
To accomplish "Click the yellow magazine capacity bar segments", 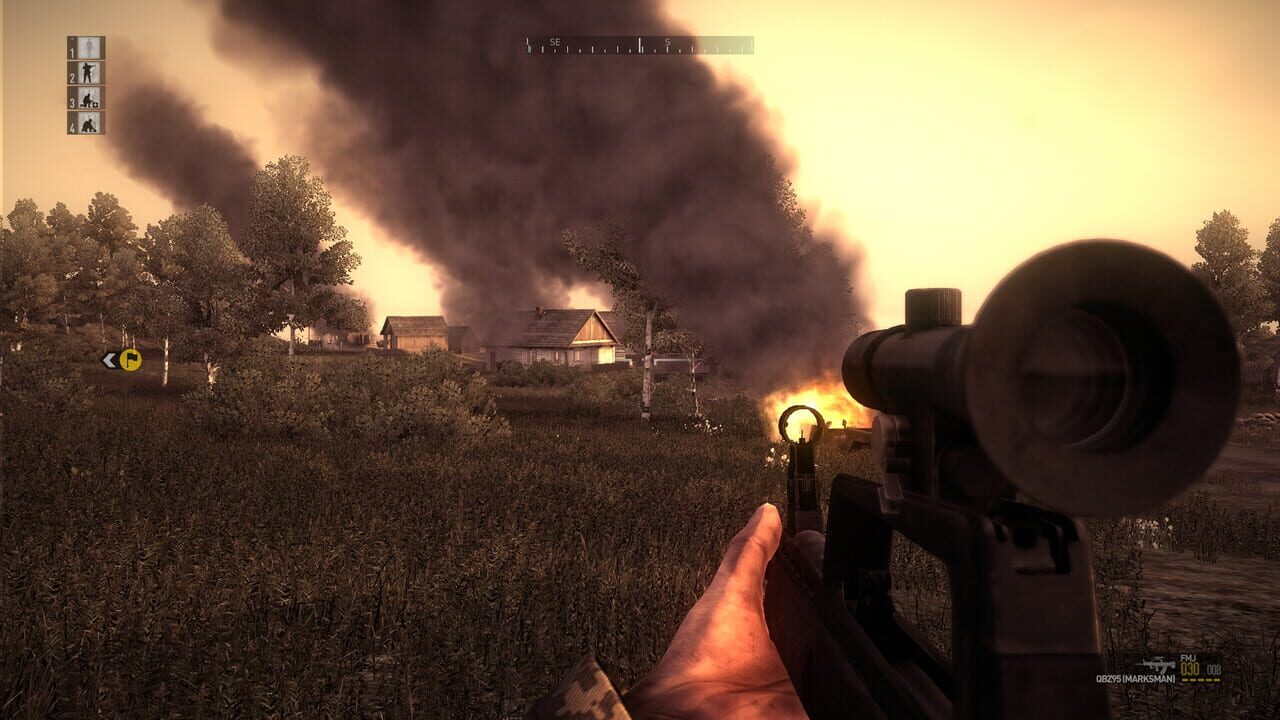I will (1200, 680).
